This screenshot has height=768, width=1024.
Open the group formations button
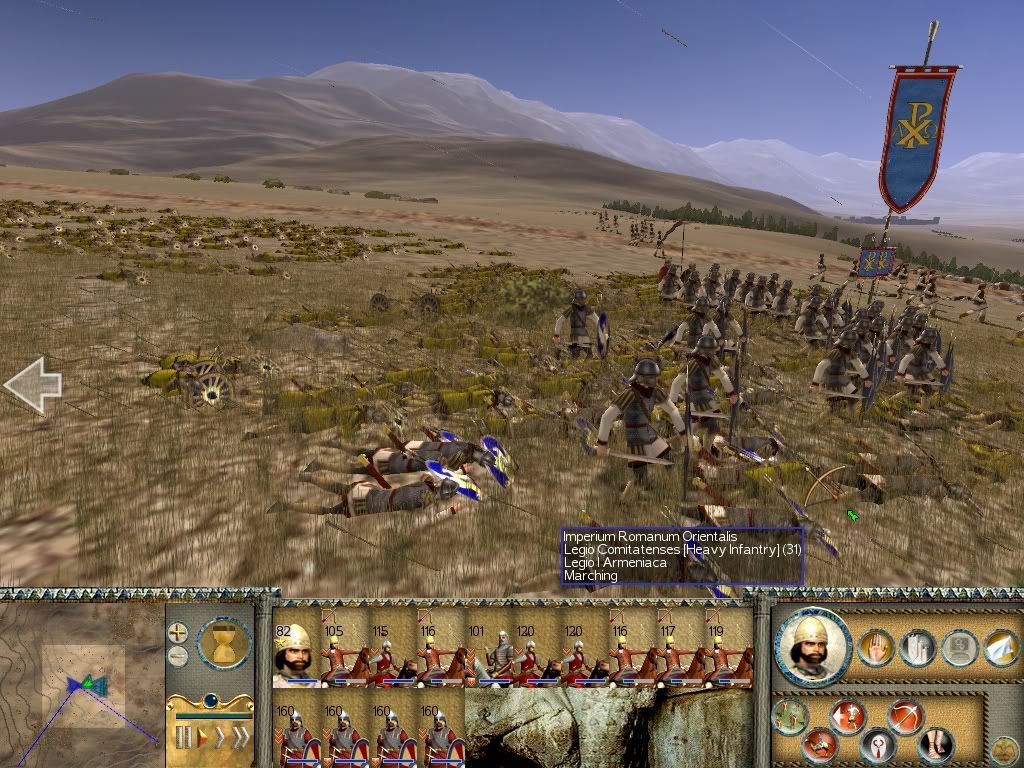[790, 717]
